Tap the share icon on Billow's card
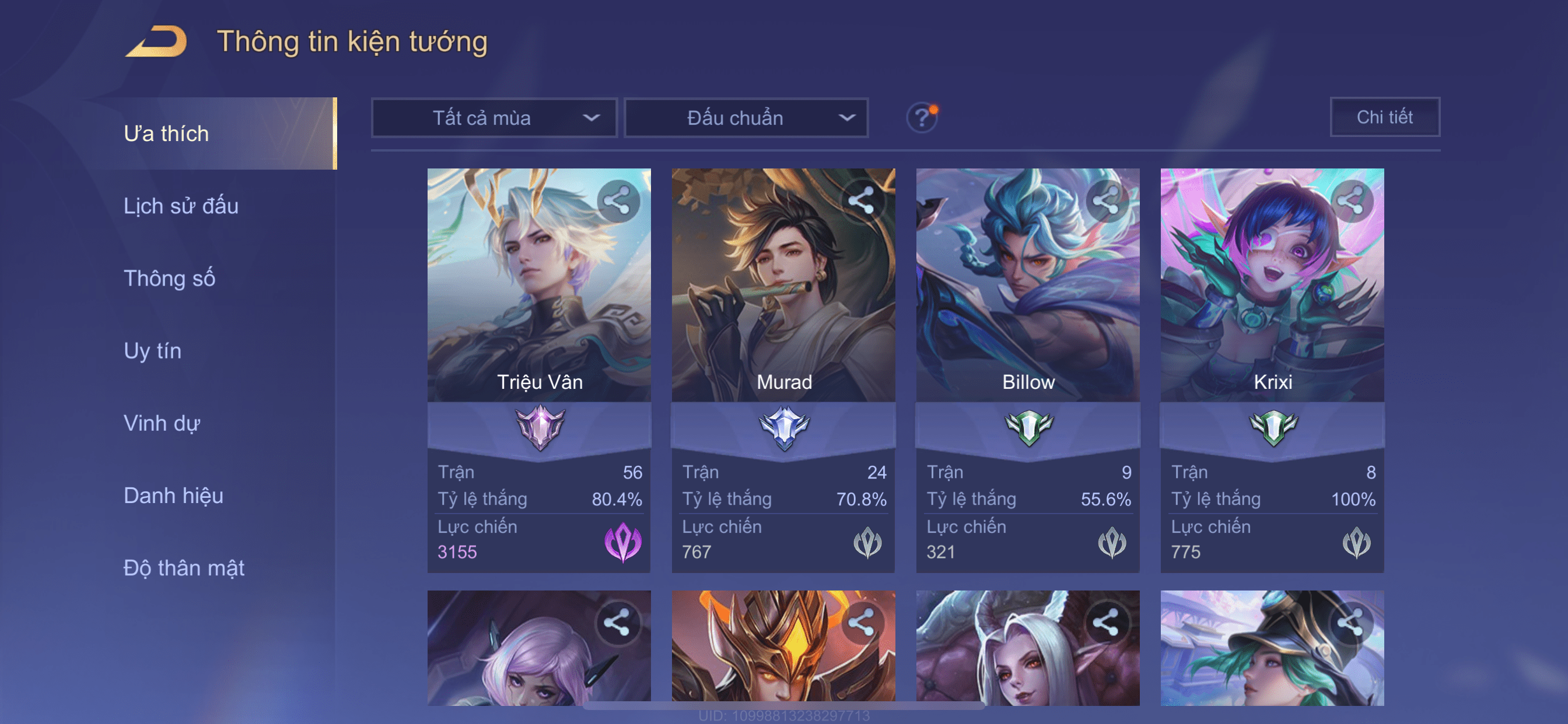This screenshot has width=1568, height=724. pyautogui.click(x=1106, y=201)
